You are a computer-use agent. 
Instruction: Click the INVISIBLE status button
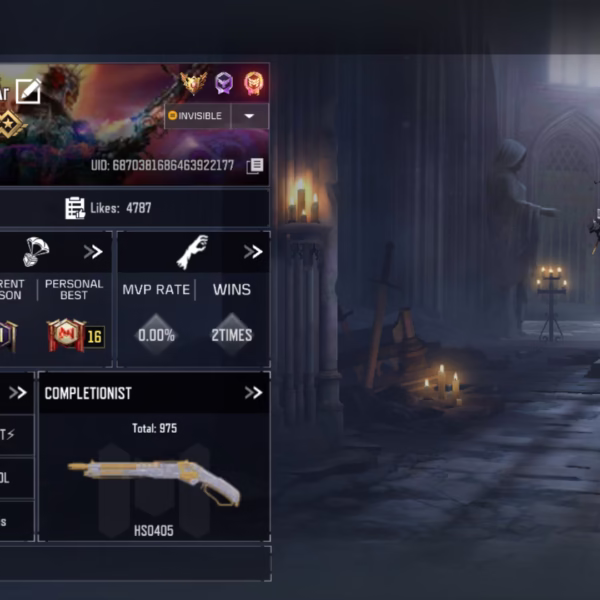[x=196, y=116]
